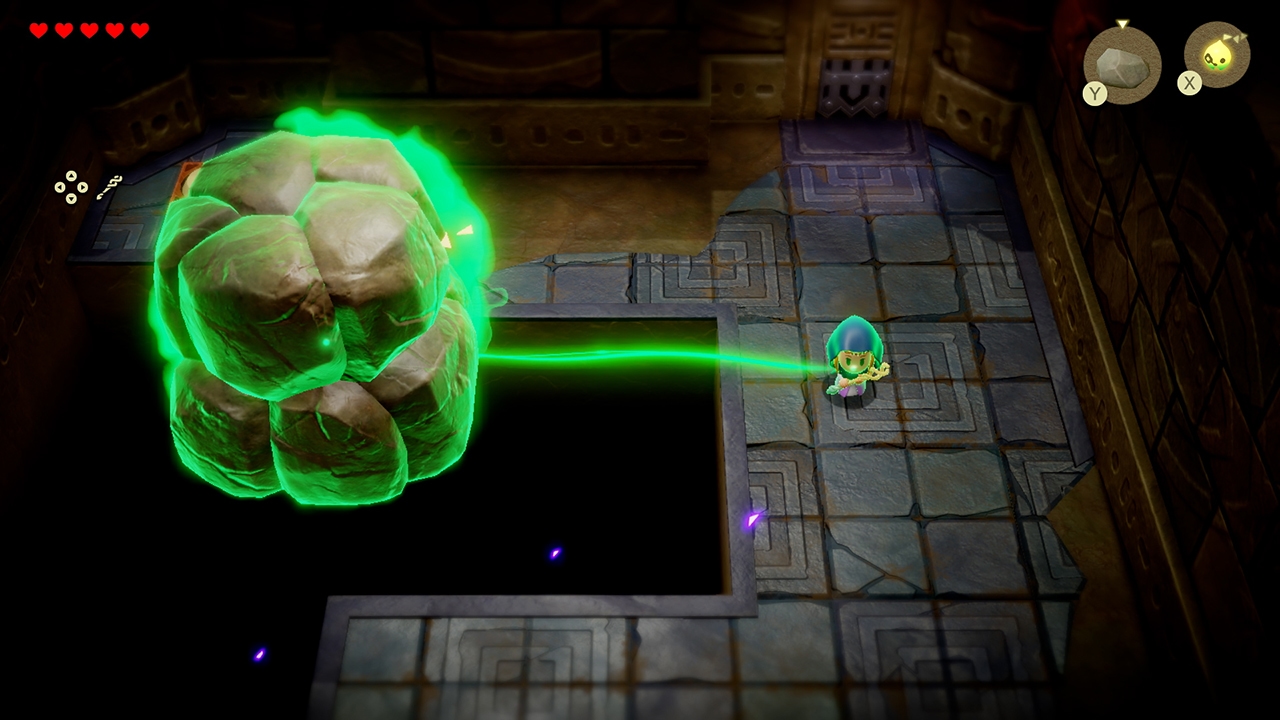Toggle the middle heart of the life meter

point(89,30)
